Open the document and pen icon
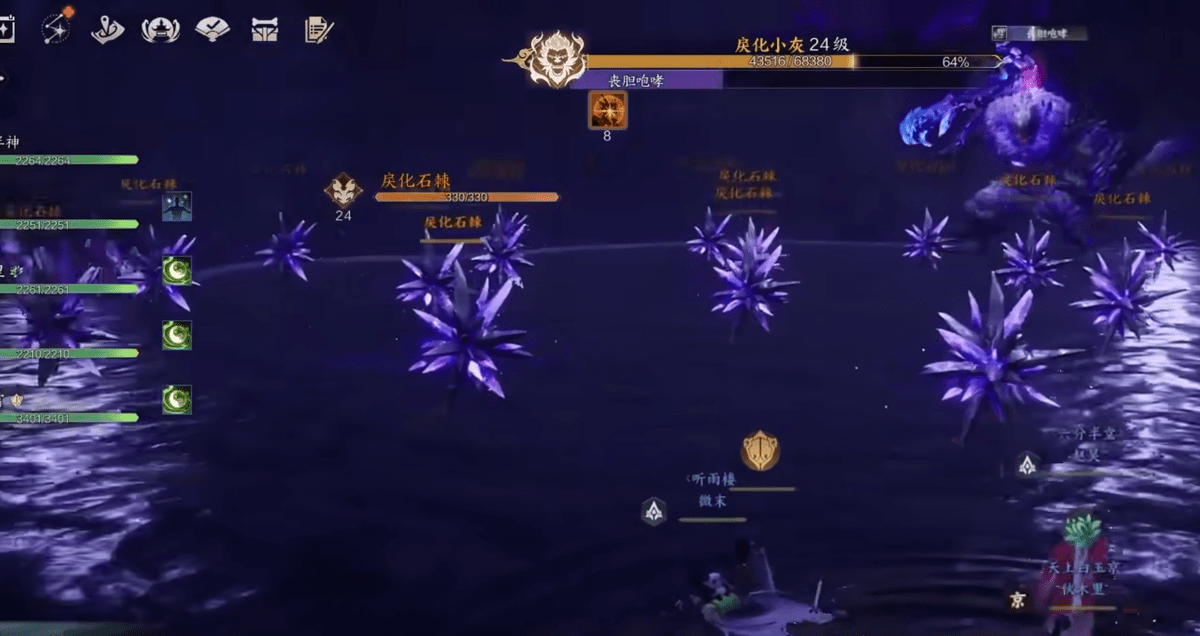 (x=318, y=30)
